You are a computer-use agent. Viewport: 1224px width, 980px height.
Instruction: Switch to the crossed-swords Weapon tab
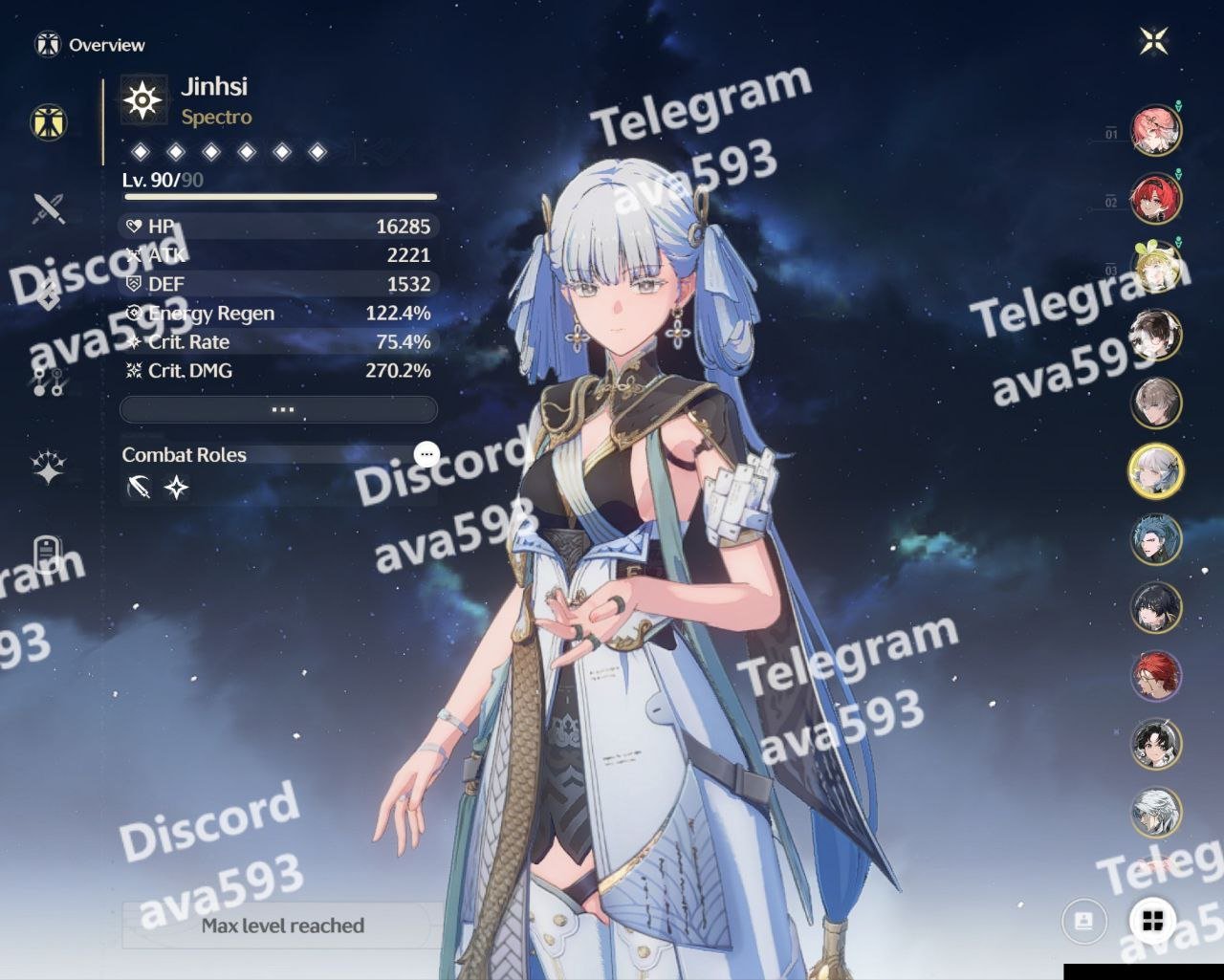(49, 207)
